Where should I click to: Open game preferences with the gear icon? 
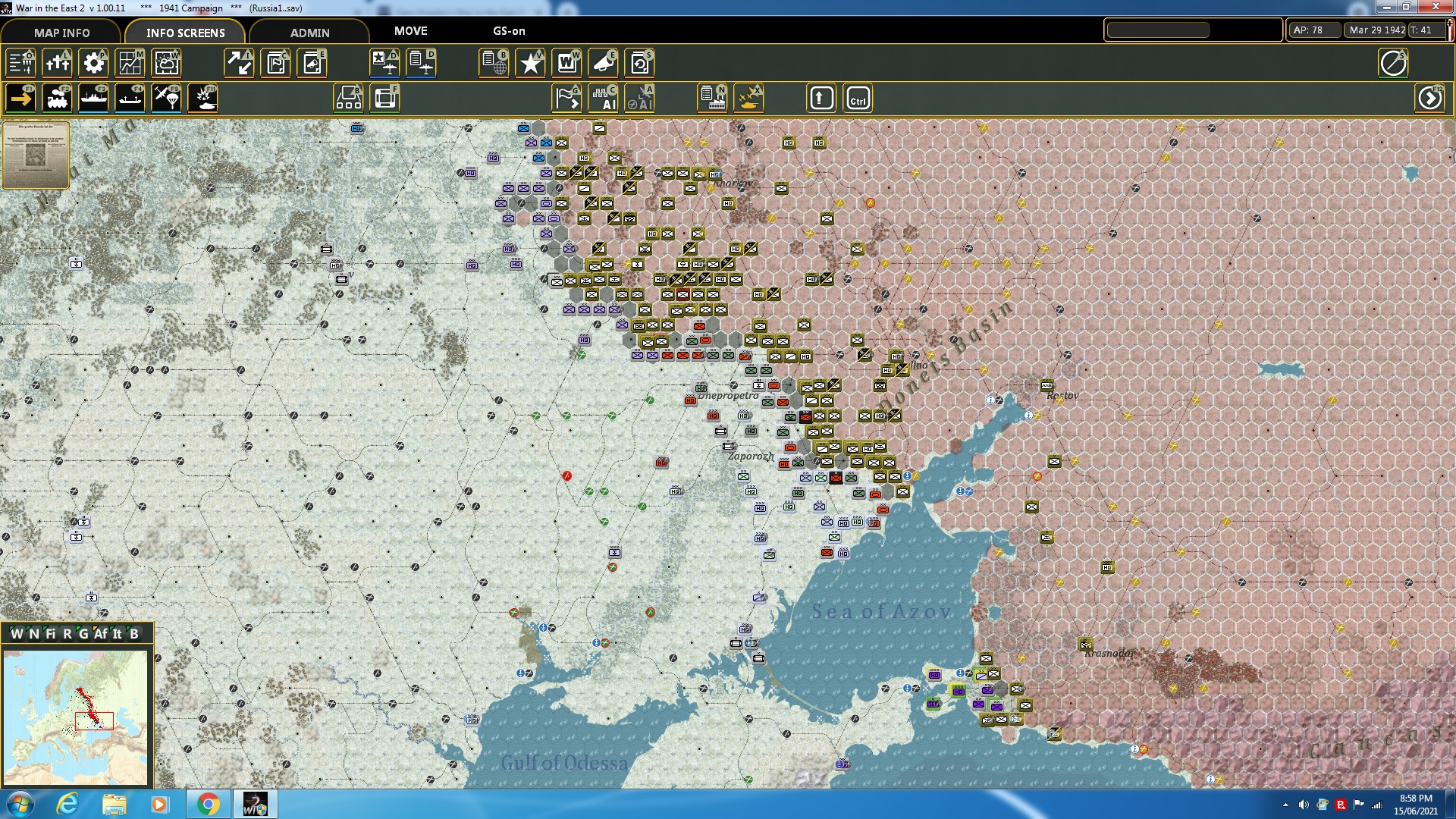[93, 63]
